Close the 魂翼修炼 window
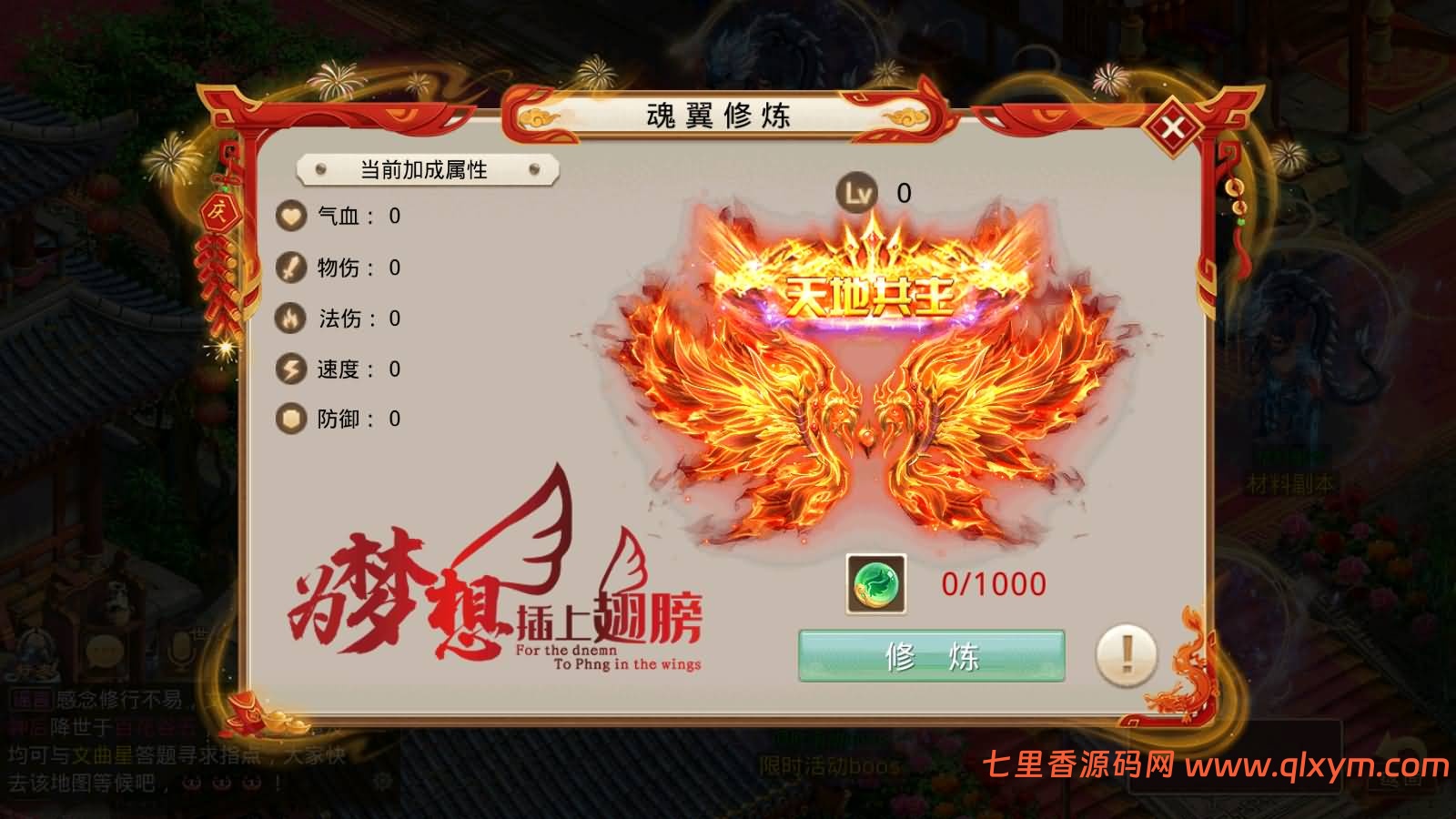 pos(1174,127)
